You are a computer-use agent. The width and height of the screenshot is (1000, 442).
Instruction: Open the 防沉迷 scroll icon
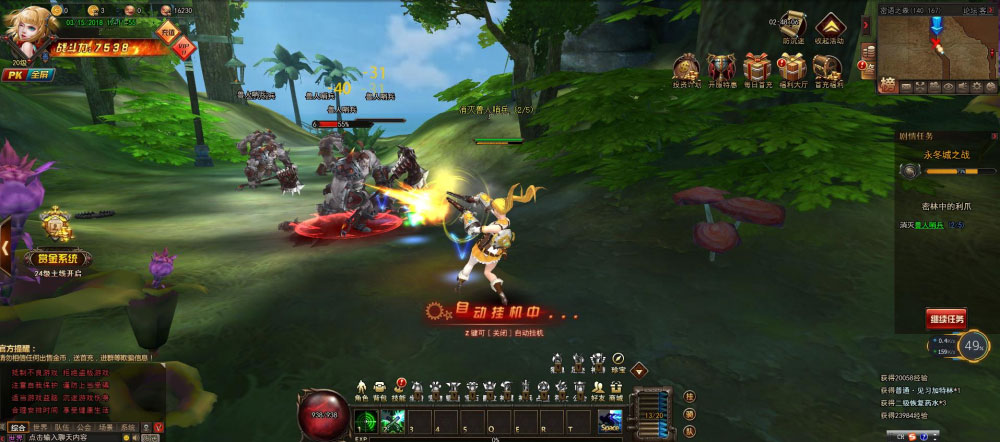794,28
